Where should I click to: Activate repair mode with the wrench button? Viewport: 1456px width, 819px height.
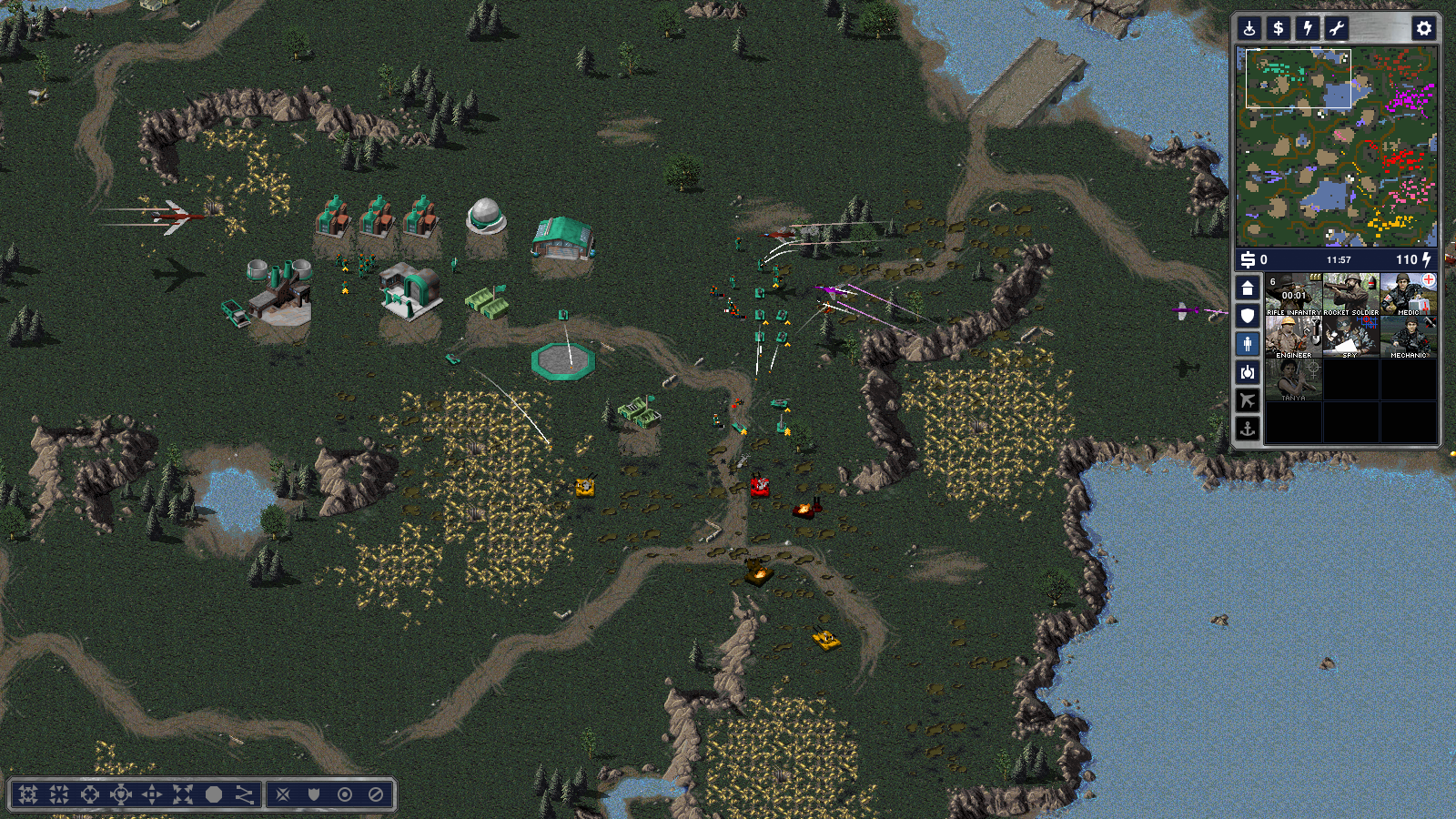(1337, 28)
